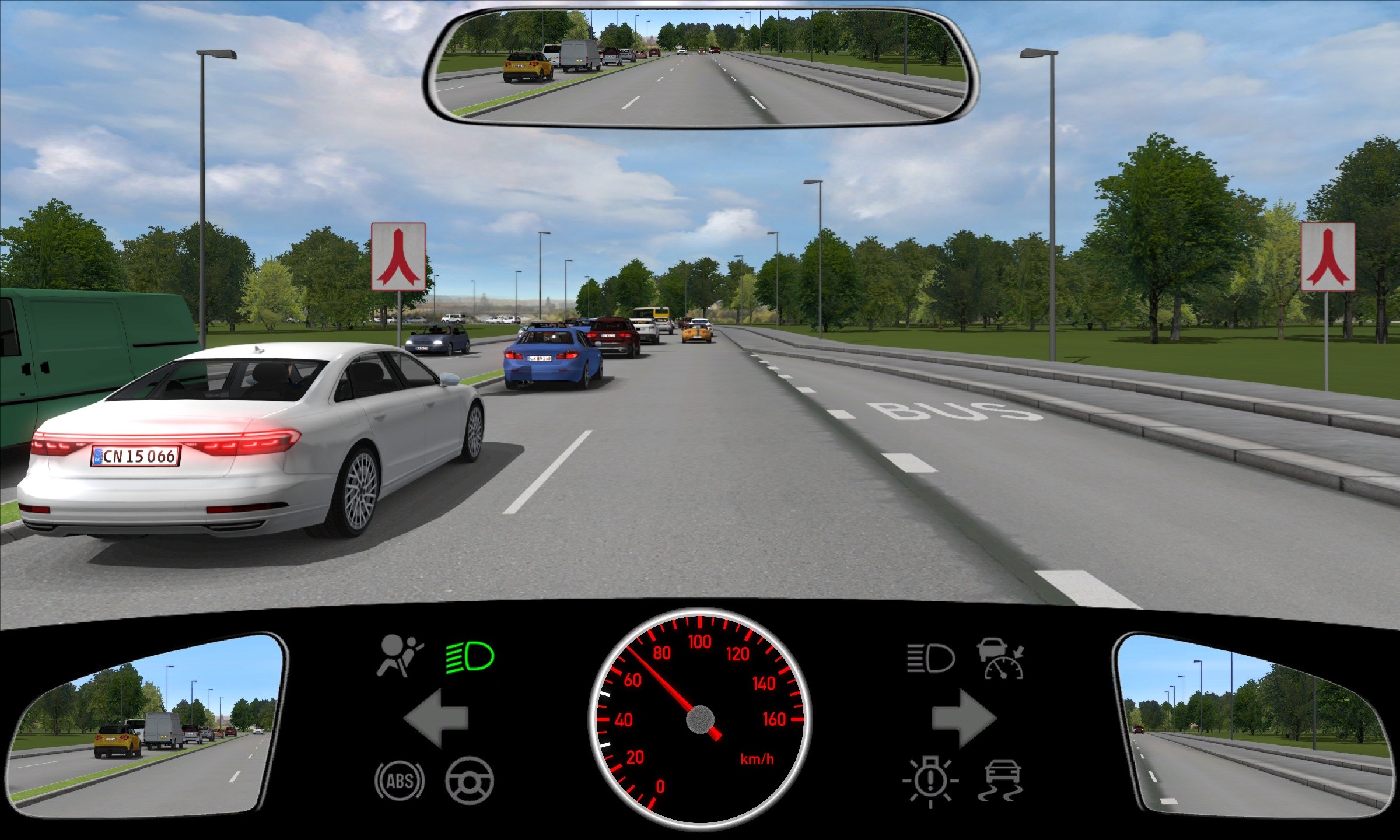Click the bulb failure warning icon
Viewport: 1400px width, 840px height.
[930, 780]
